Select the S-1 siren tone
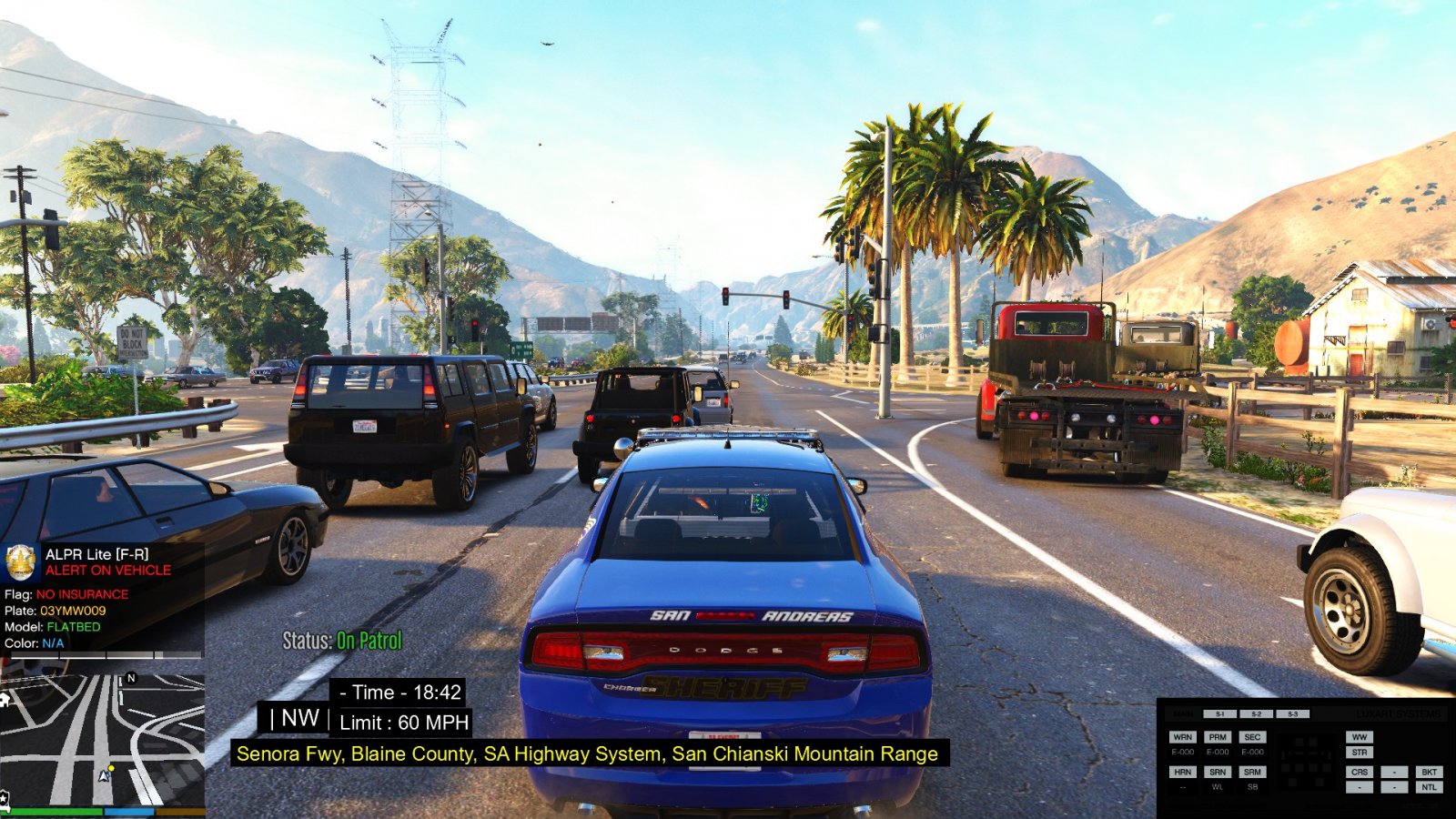Image resolution: width=1456 pixels, height=819 pixels. 1219,714
